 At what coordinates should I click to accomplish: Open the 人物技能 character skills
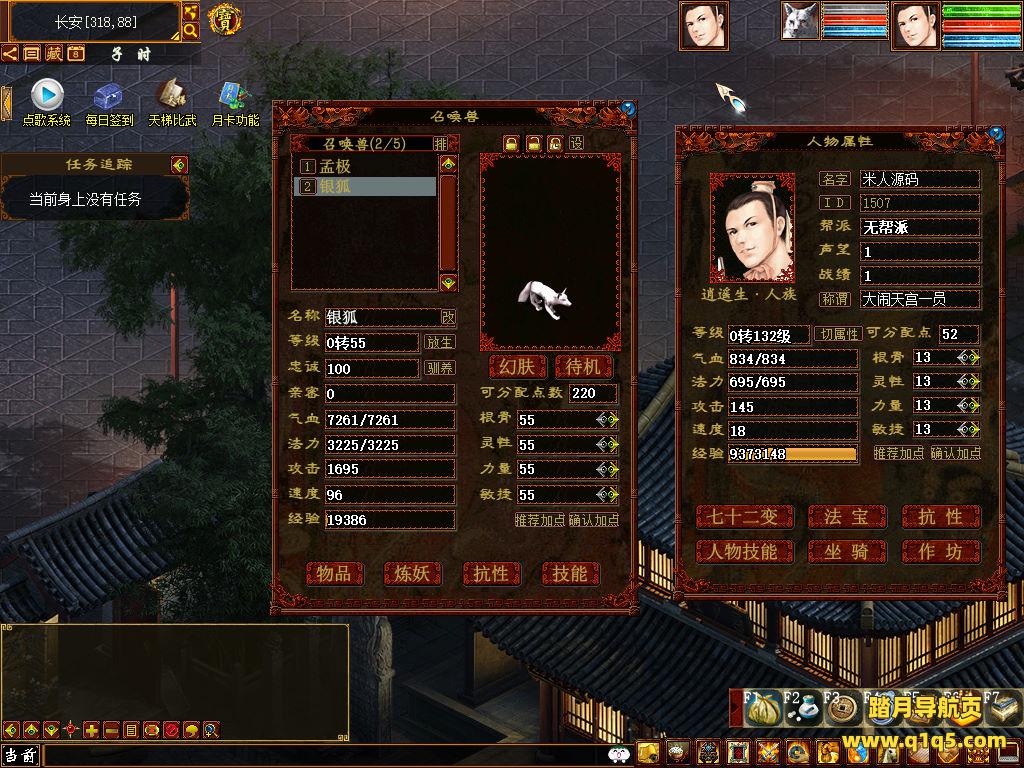[744, 551]
